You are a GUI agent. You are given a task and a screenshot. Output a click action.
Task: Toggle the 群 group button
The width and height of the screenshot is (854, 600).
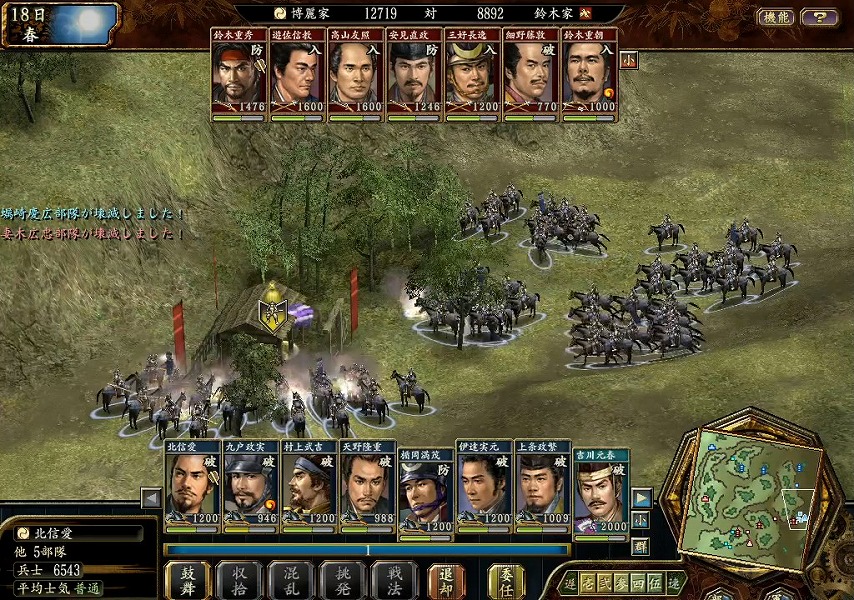pos(640,546)
